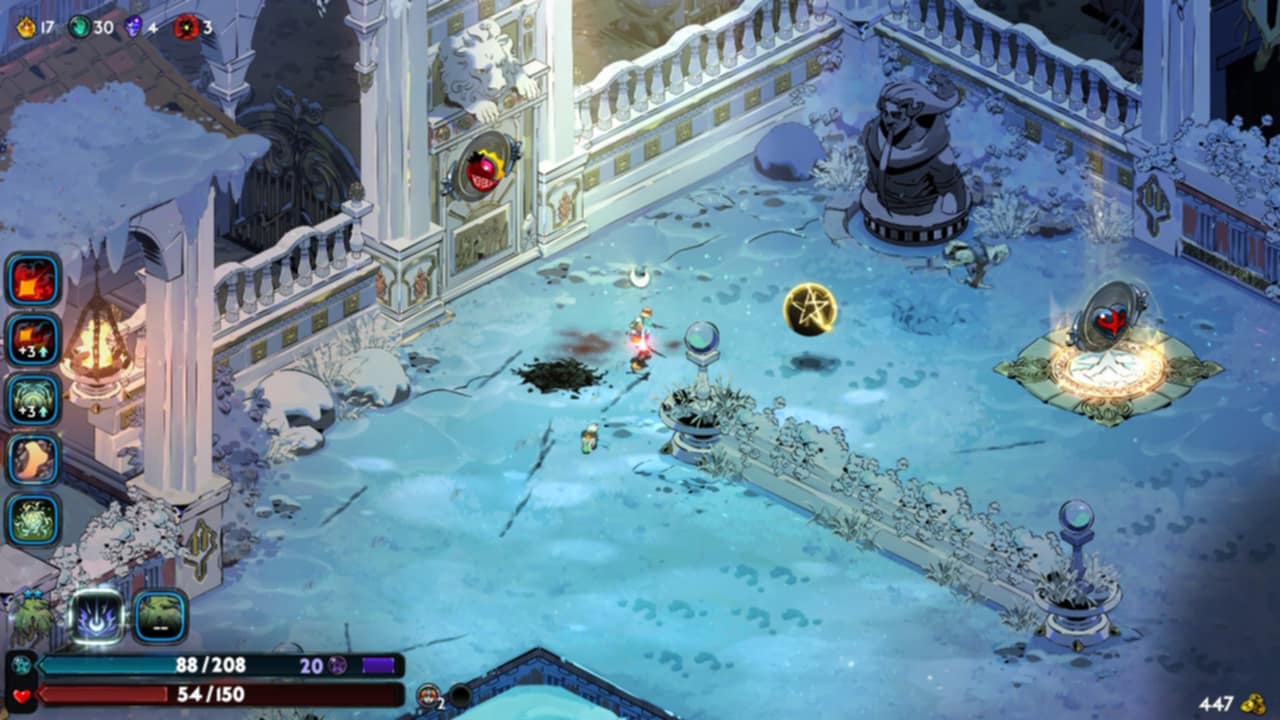
Task: Select the teal ripple boon marked +3
Action: (x=34, y=399)
